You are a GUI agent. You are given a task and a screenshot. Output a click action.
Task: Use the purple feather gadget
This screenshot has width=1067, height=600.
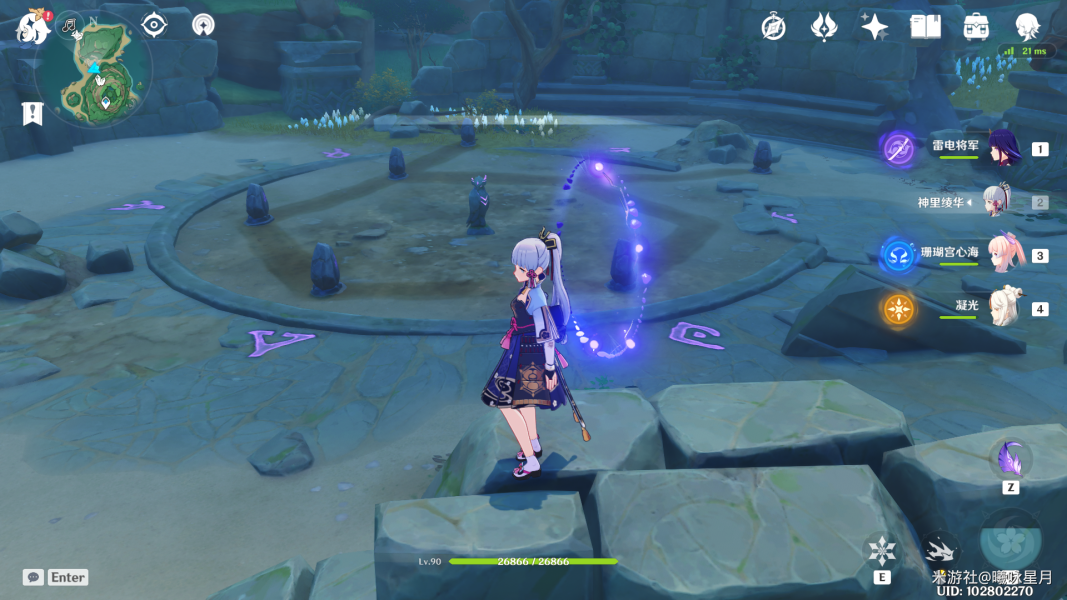1010,459
